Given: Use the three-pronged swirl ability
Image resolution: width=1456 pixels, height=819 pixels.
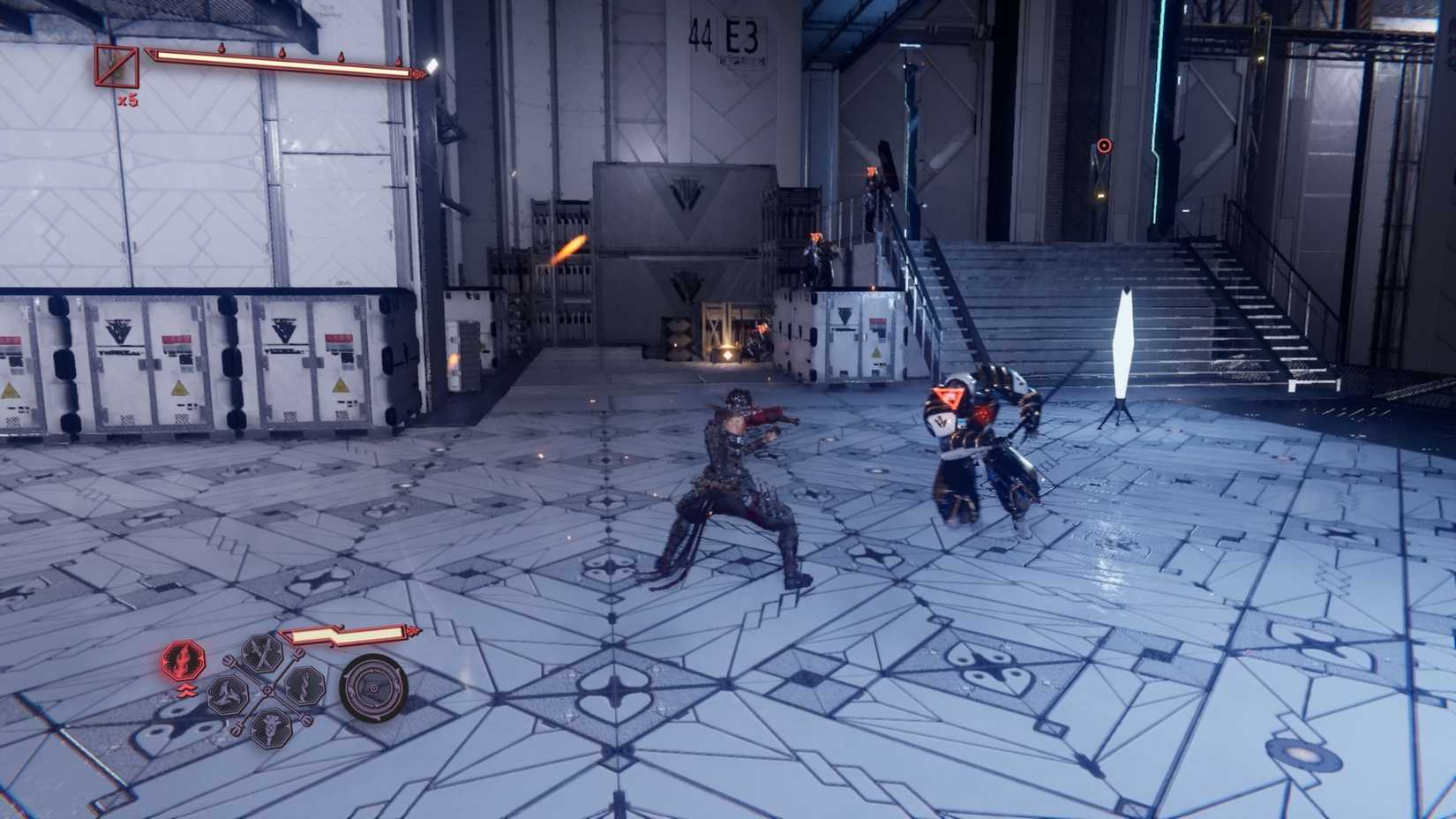Looking at the screenshot, I should (x=228, y=695).
